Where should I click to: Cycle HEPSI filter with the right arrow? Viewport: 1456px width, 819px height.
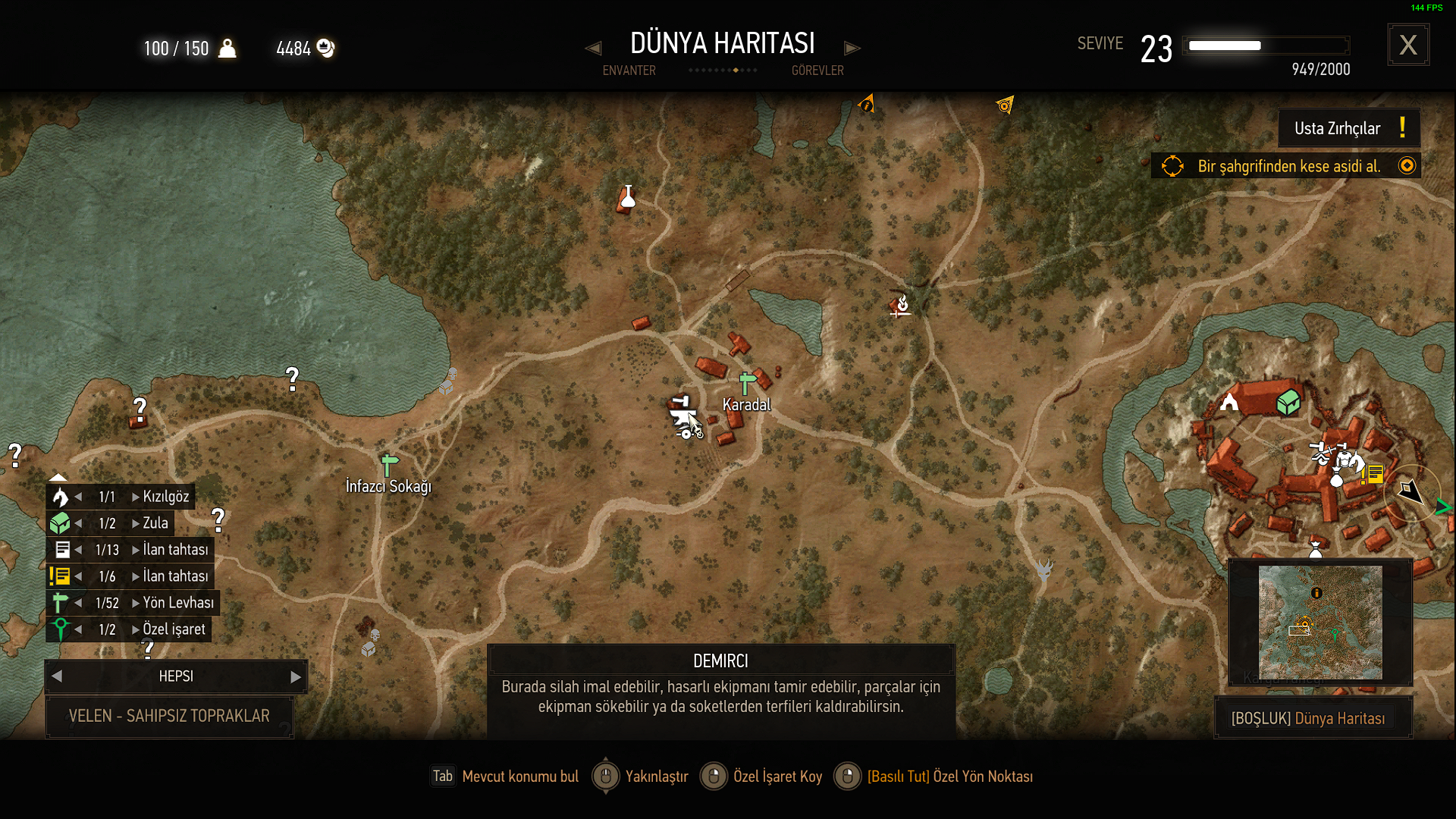pos(296,676)
